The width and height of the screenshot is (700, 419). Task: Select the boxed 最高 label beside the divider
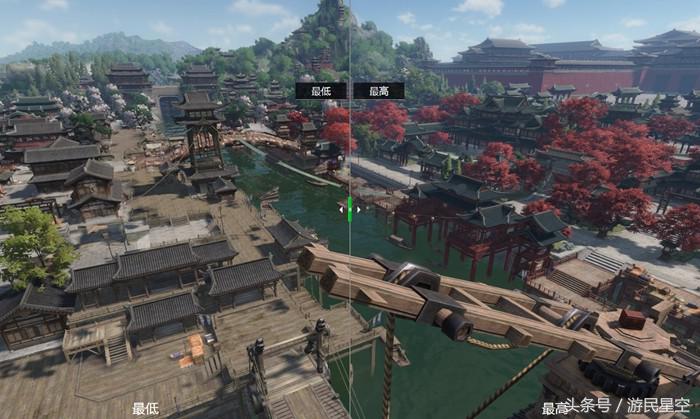coord(379,91)
